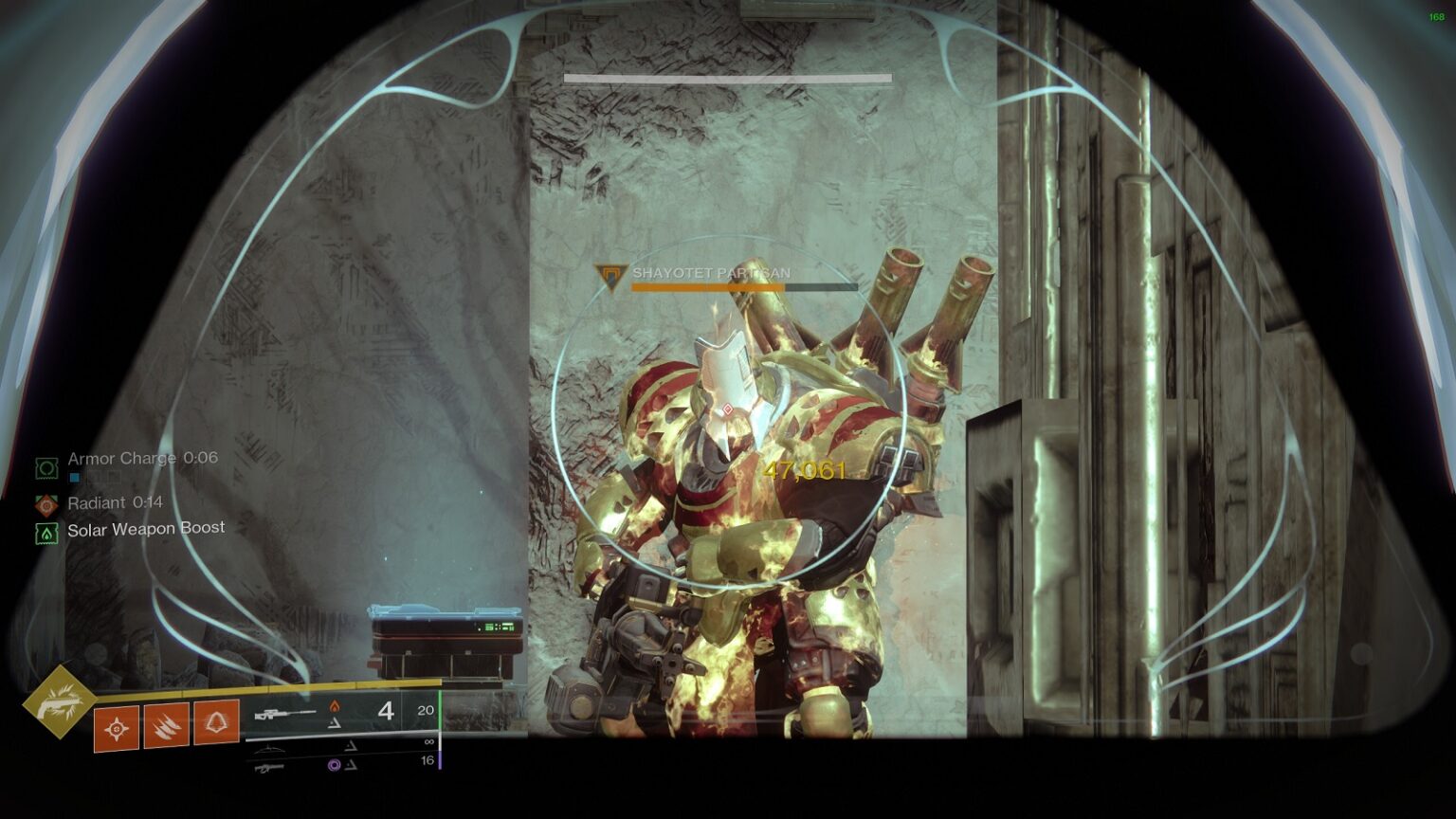Activate the Golden Gun super diamond icon
Viewport: 1456px width, 819px height.
(59, 701)
